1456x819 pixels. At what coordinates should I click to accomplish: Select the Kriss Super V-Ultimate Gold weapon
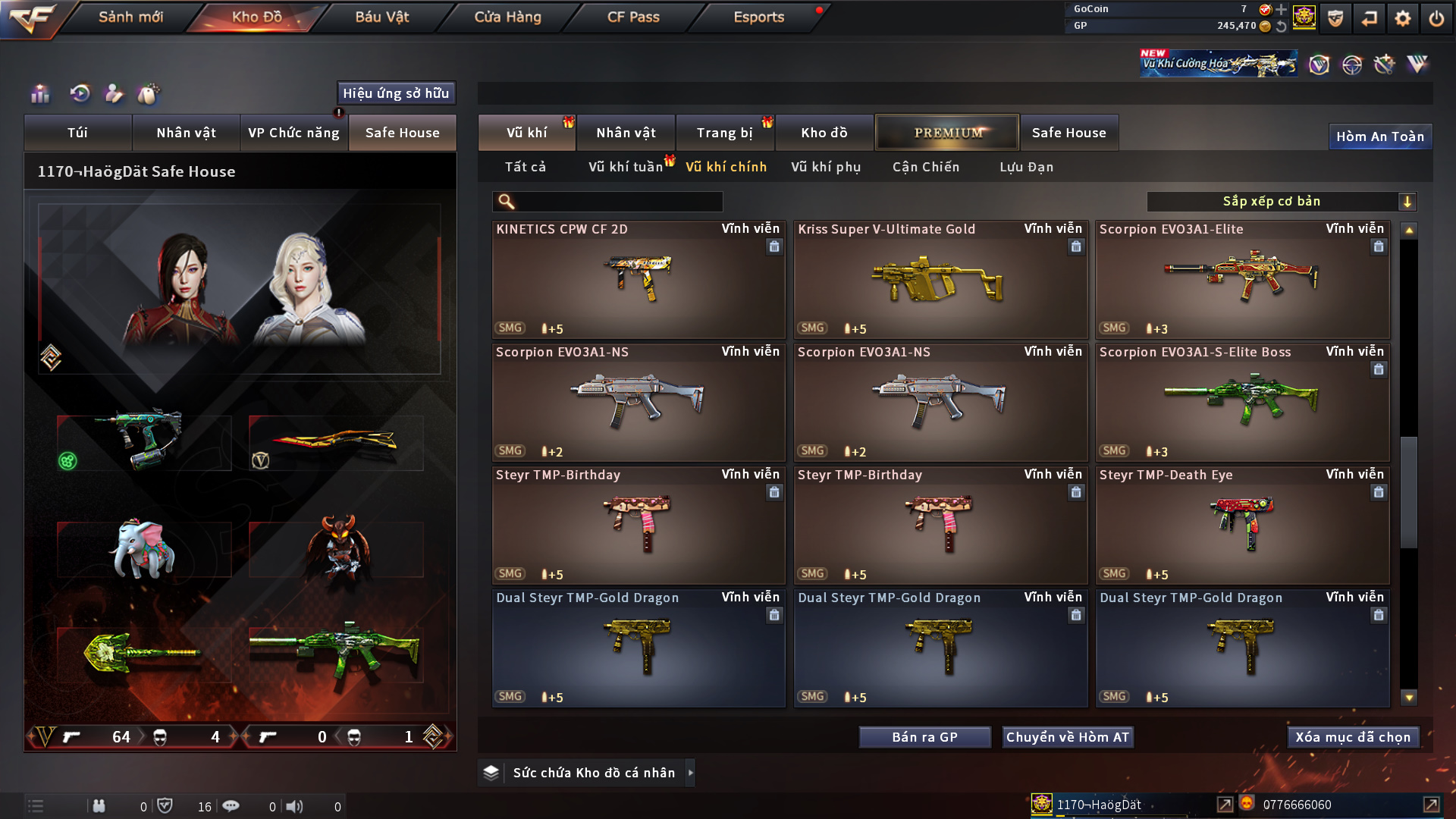point(940,281)
